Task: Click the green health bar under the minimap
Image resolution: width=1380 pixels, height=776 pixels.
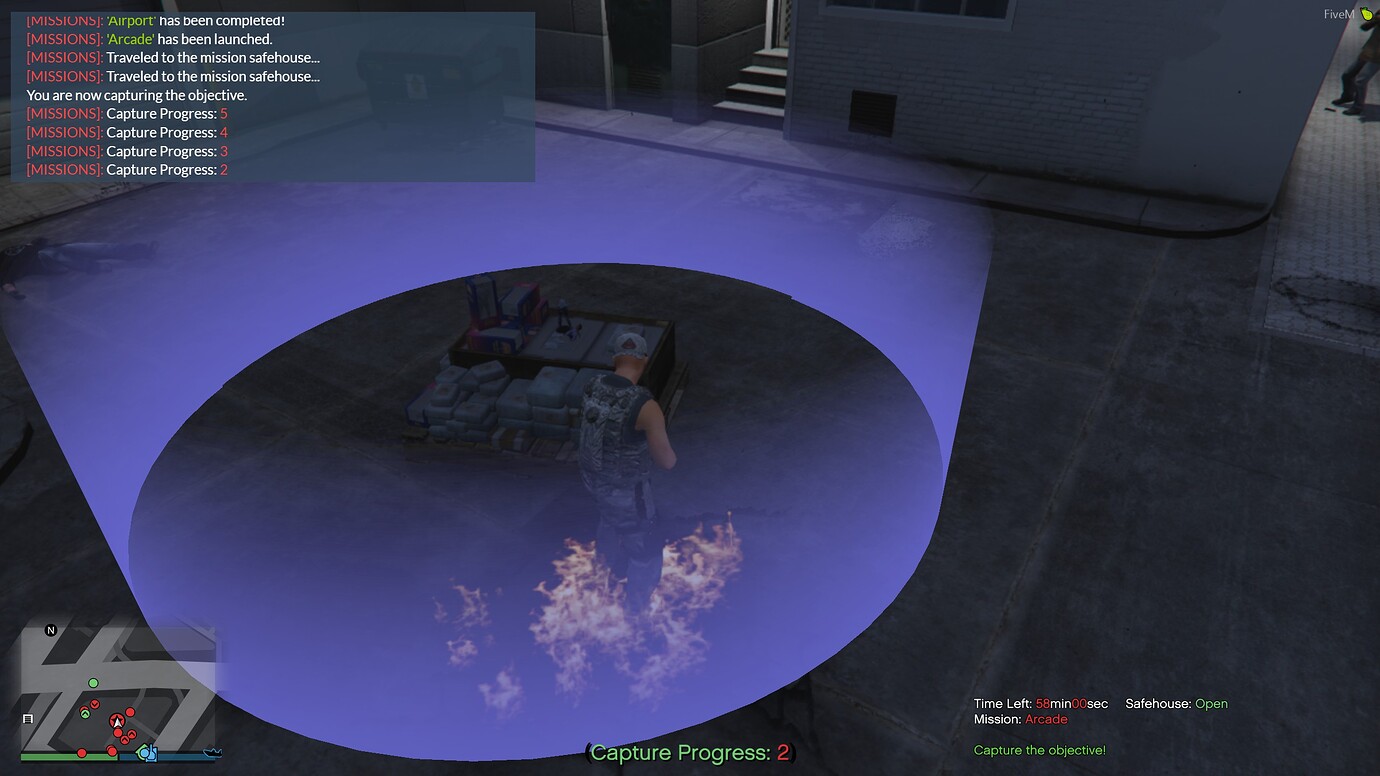Action: click(x=68, y=756)
